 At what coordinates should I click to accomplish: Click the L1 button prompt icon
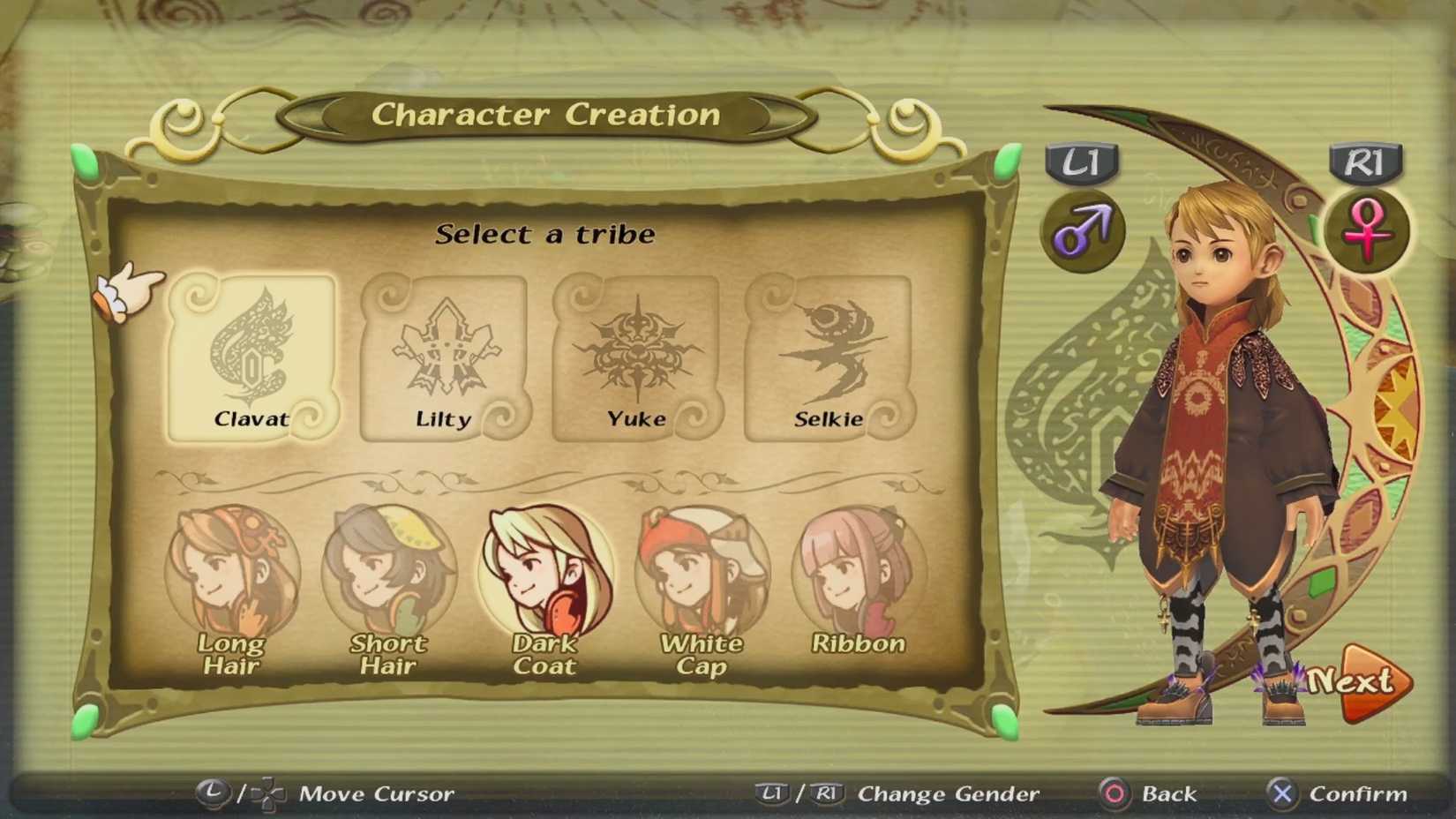(1083, 164)
